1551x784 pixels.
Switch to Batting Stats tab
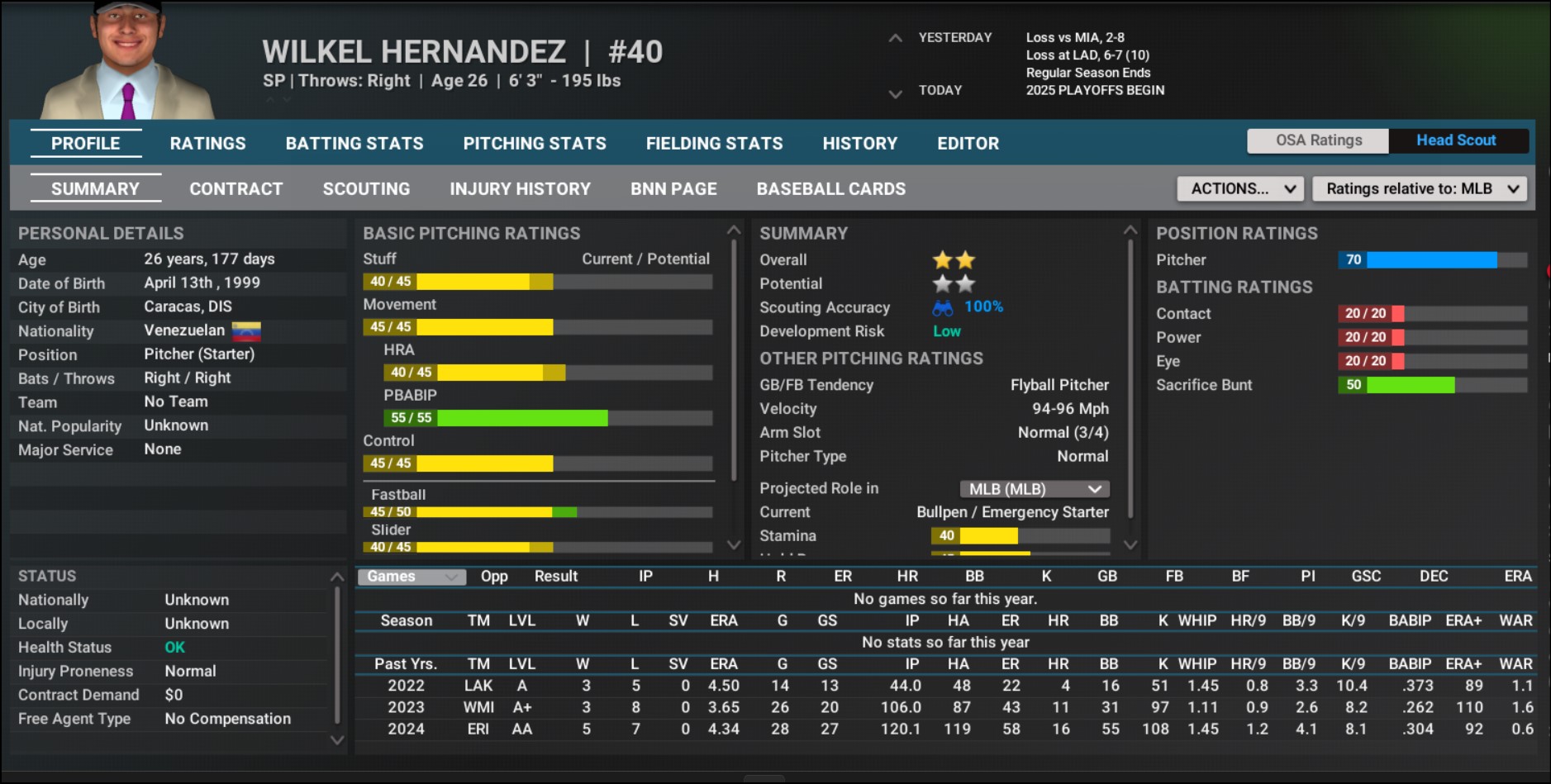[354, 143]
